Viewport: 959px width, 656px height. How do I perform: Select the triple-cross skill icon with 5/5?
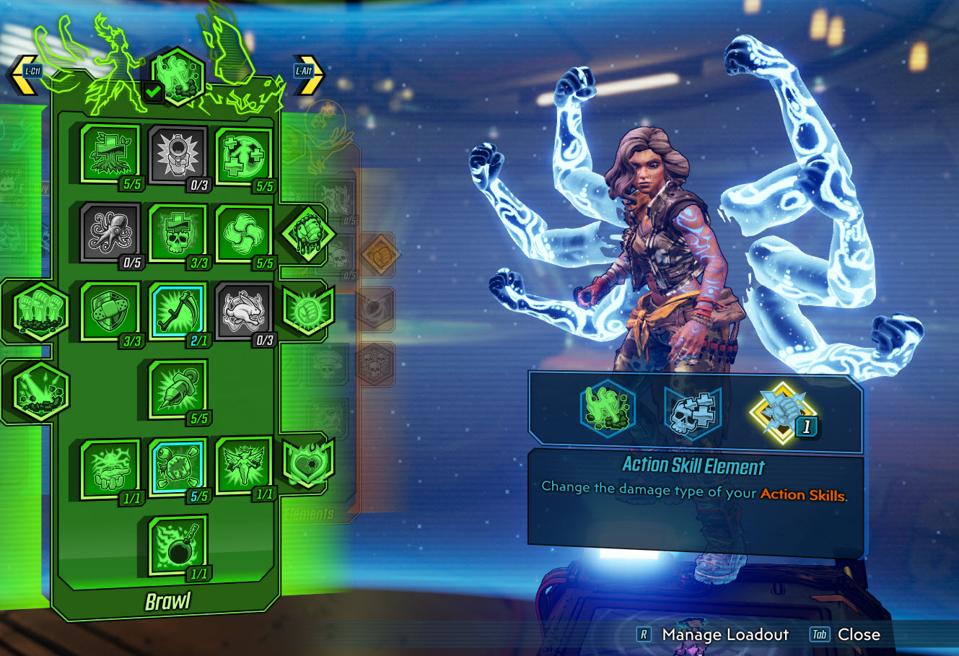[244, 154]
